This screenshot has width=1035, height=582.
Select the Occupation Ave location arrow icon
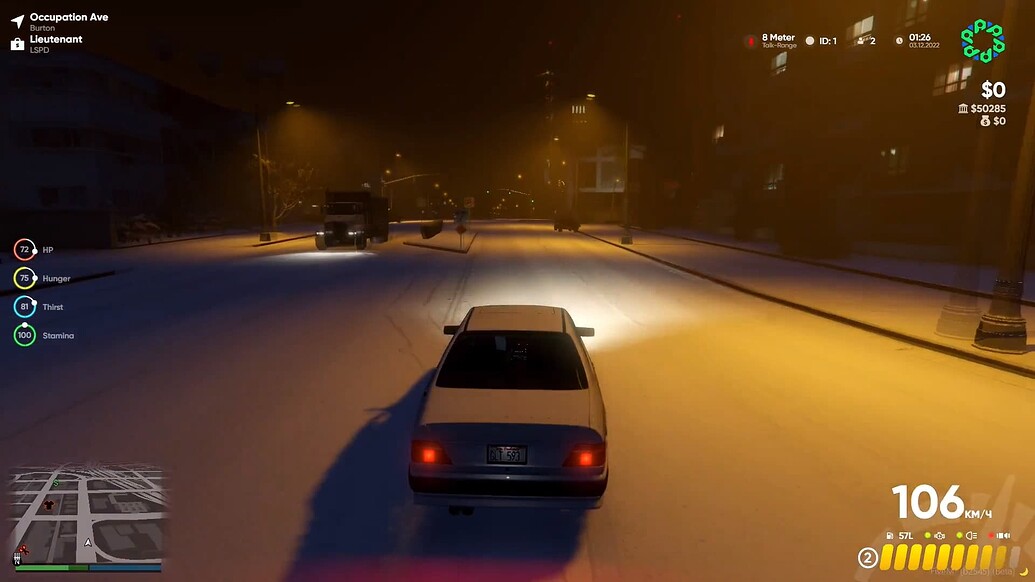[17, 21]
